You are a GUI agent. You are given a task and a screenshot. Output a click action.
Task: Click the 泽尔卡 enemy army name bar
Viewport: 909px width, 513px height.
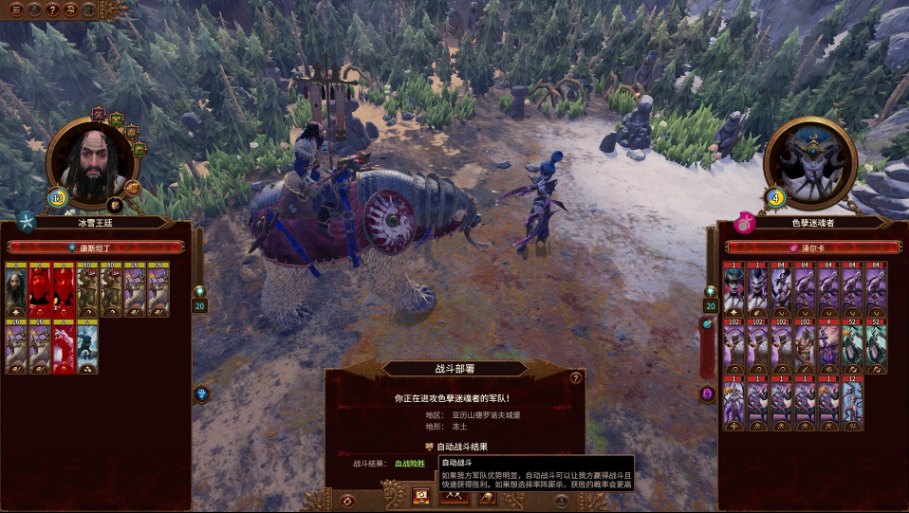tap(810, 246)
